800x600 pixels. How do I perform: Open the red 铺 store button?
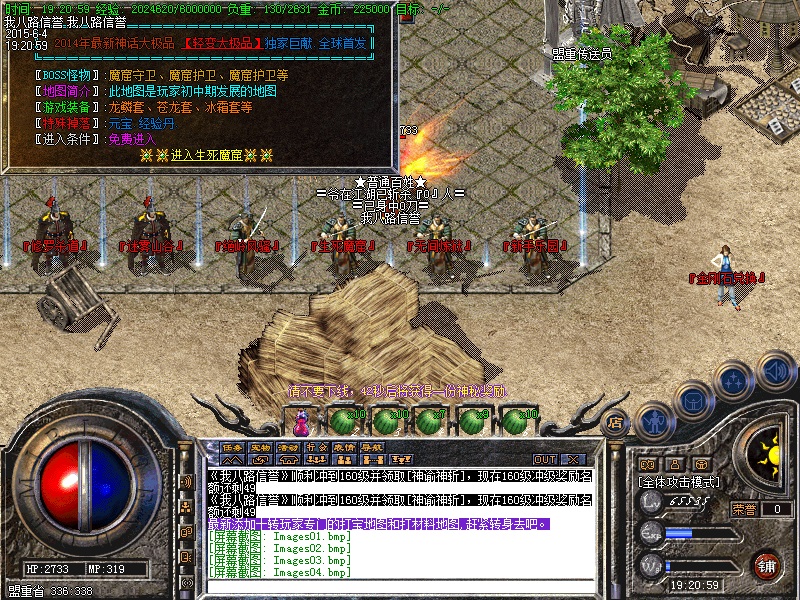pos(767,565)
